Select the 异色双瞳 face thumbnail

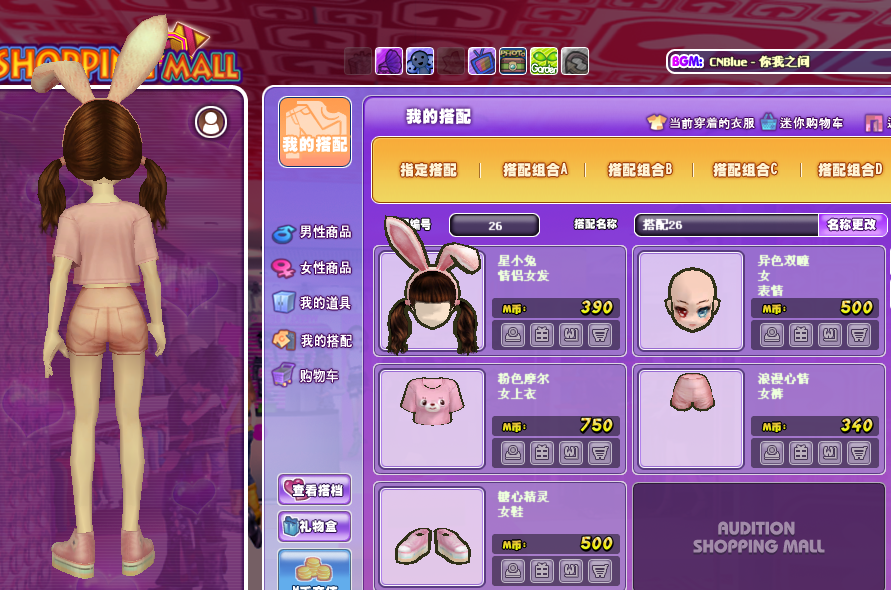point(691,301)
